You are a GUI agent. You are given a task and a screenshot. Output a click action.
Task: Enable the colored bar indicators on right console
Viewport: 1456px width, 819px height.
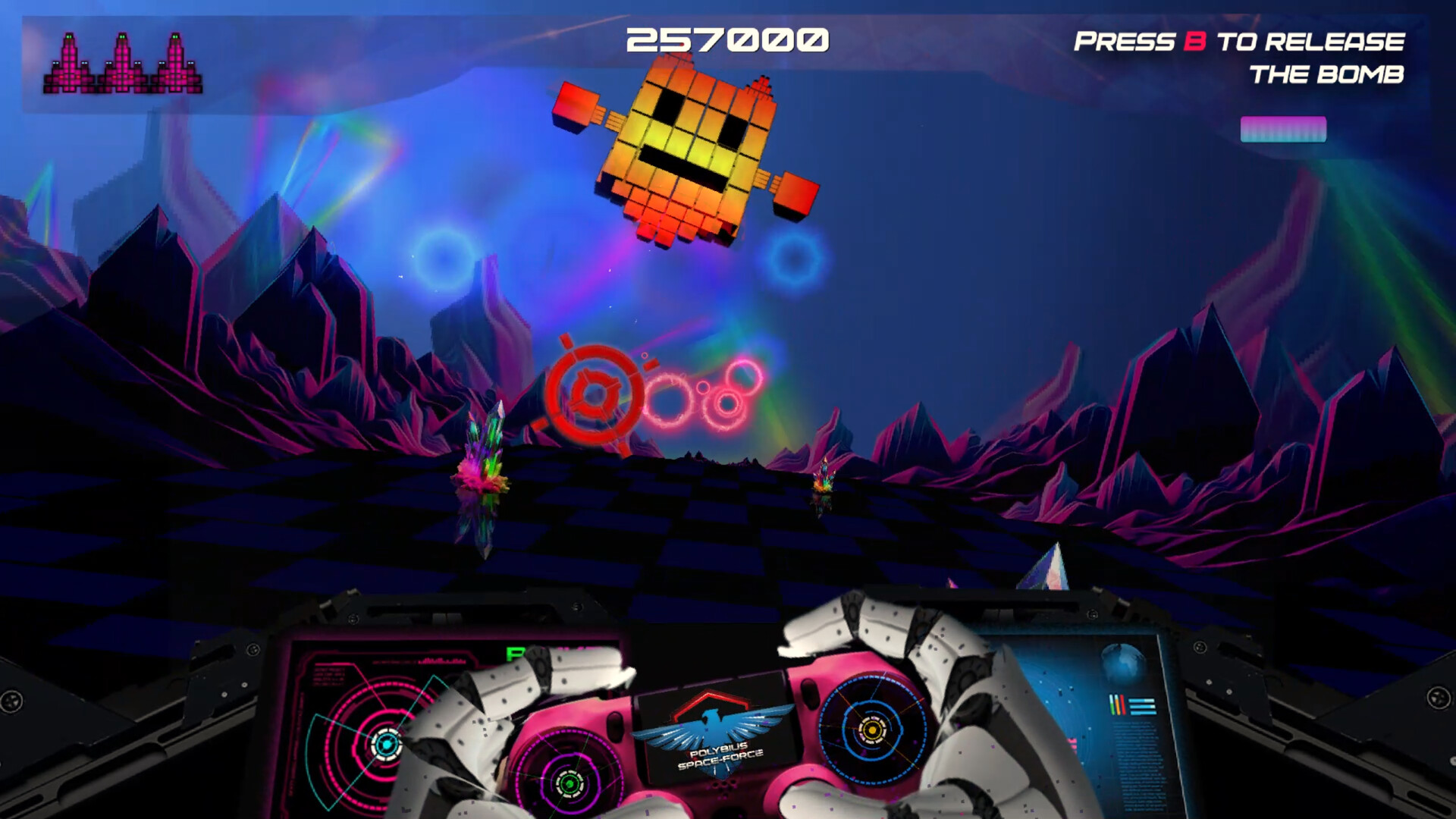click(x=1116, y=704)
